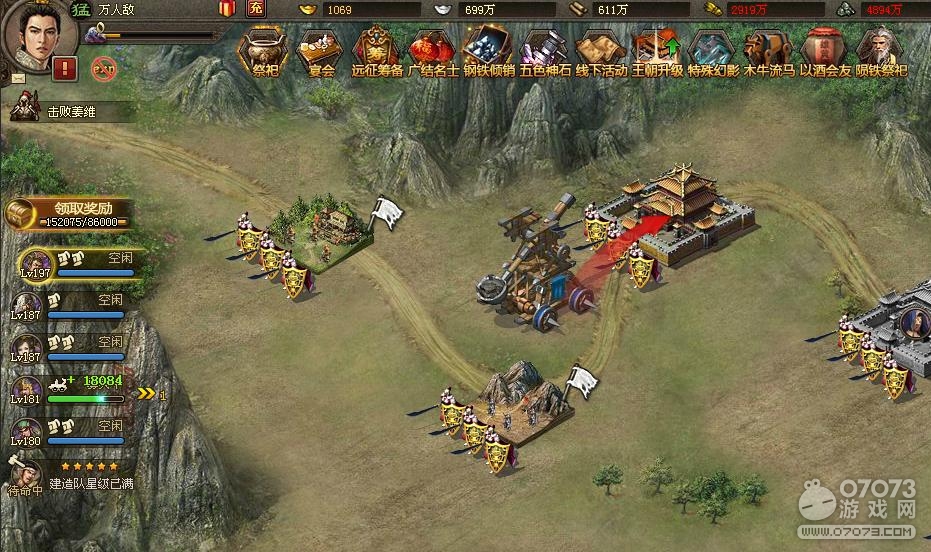Choose the Lv180 idle general
Image resolution: width=931 pixels, height=552 pixels.
click(27, 433)
